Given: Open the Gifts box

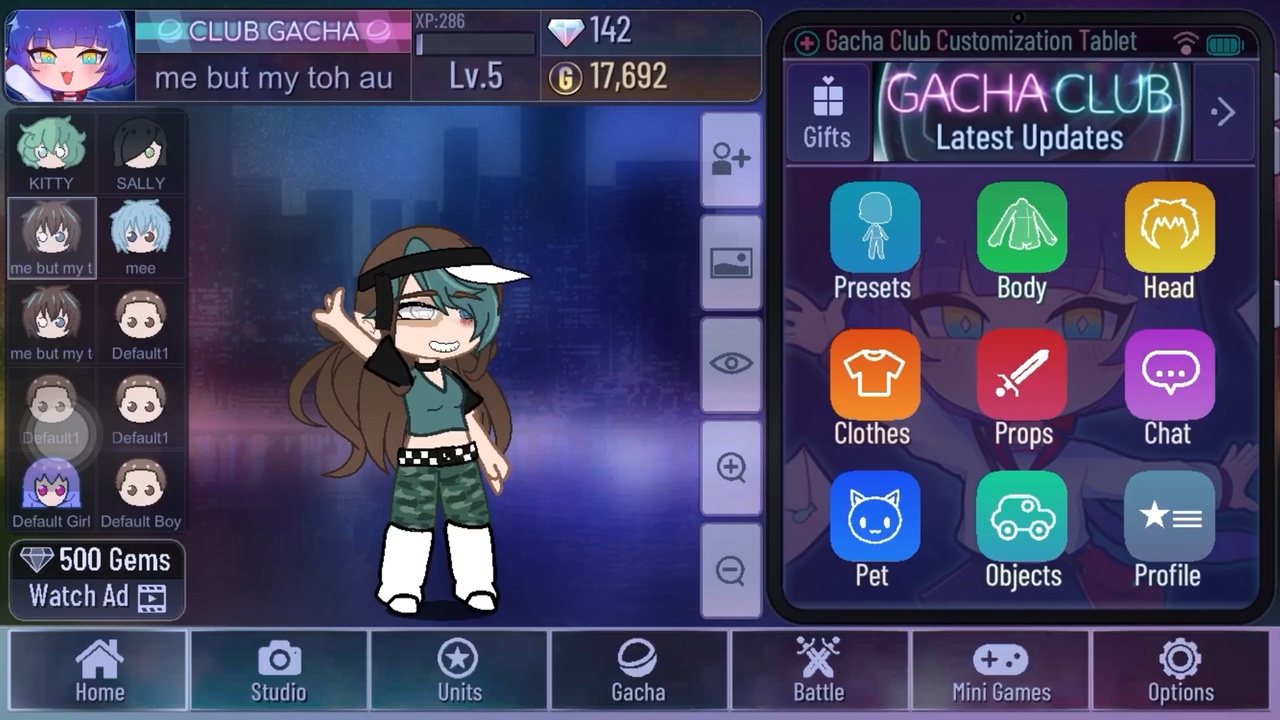Looking at the screenshot, I should [827, 112].
